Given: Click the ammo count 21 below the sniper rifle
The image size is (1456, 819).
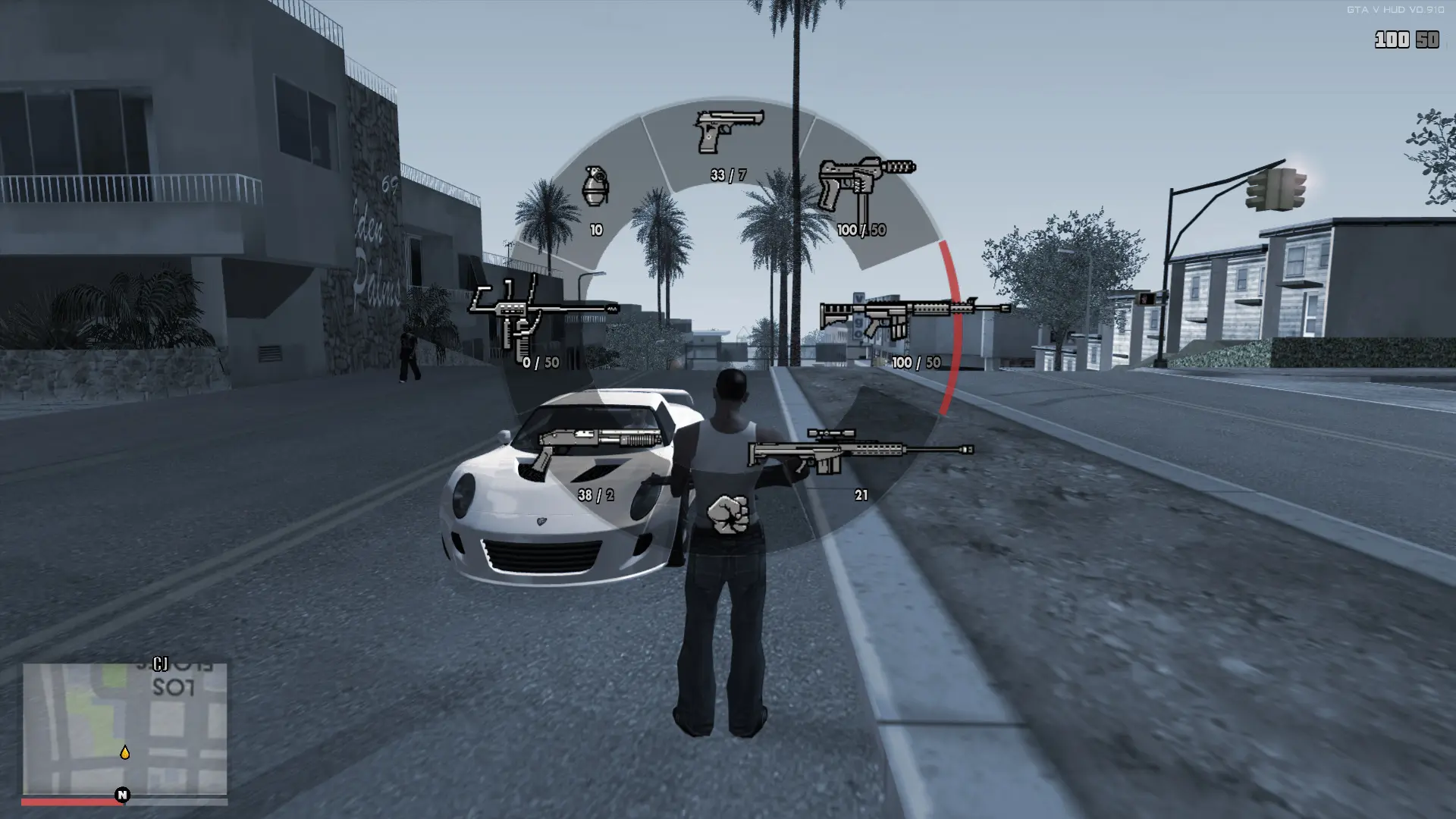Looking at the screenshot, I should (x=861, y=496).
